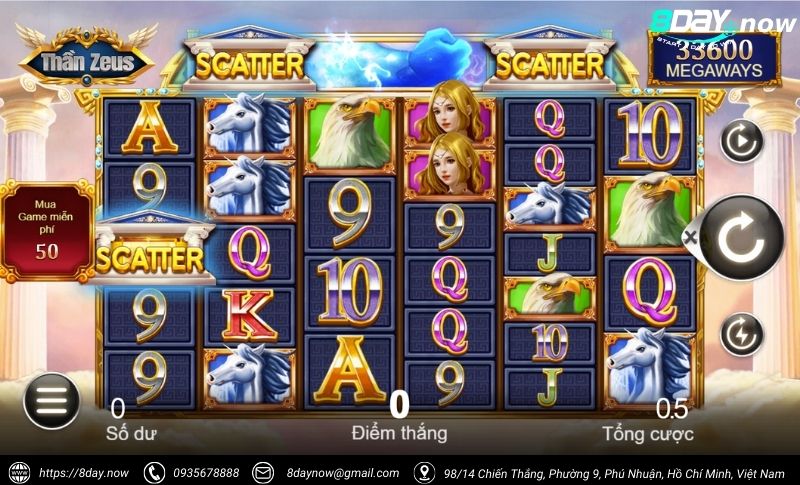Spin the reels with the large arrow button
This screenshot has height=485, width=800.
click(x=740, y=238)
